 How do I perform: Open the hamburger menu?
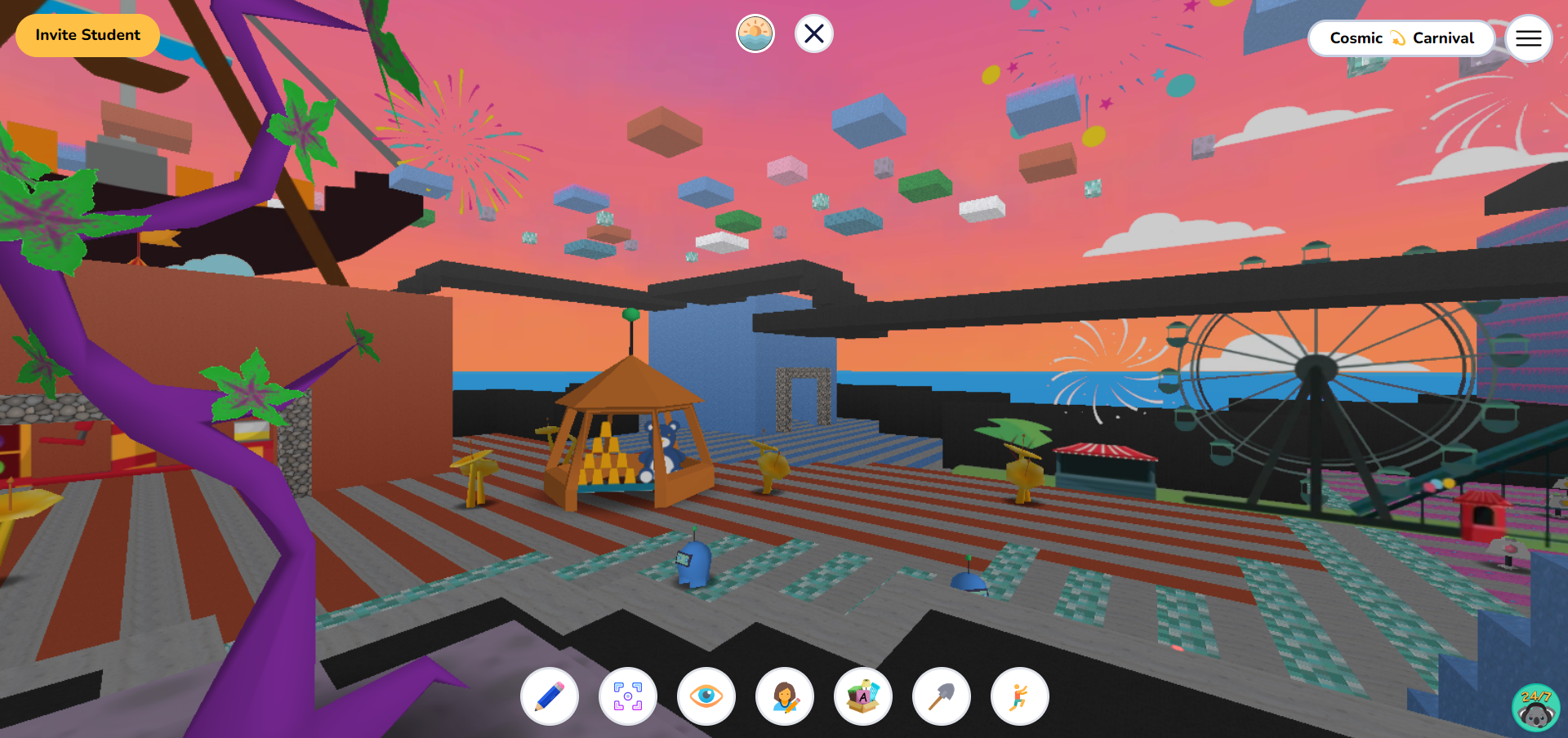(1529, 38)
